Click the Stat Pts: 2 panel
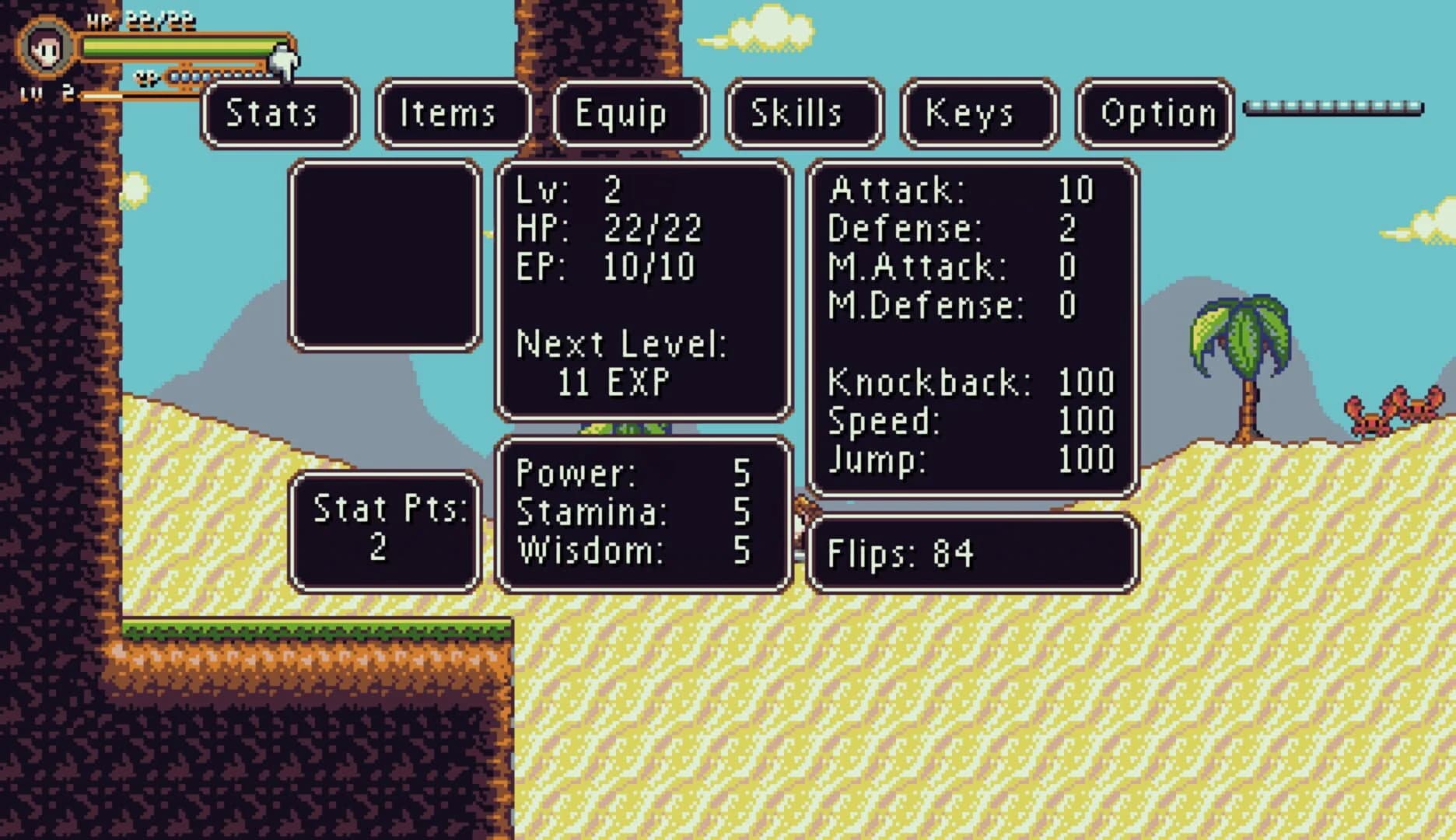Screen dimensions: 1456x840 coord(385,529)
